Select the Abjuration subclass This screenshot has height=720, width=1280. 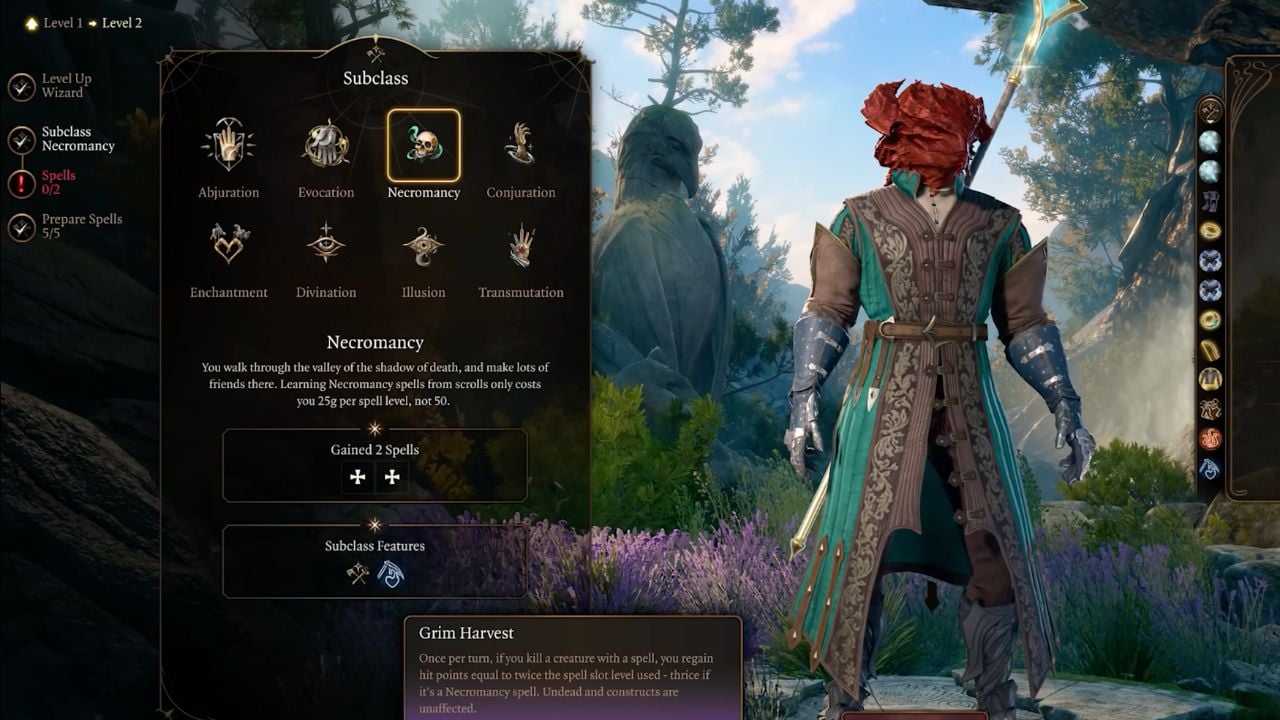pyautogui.click(x=228, y=146)
